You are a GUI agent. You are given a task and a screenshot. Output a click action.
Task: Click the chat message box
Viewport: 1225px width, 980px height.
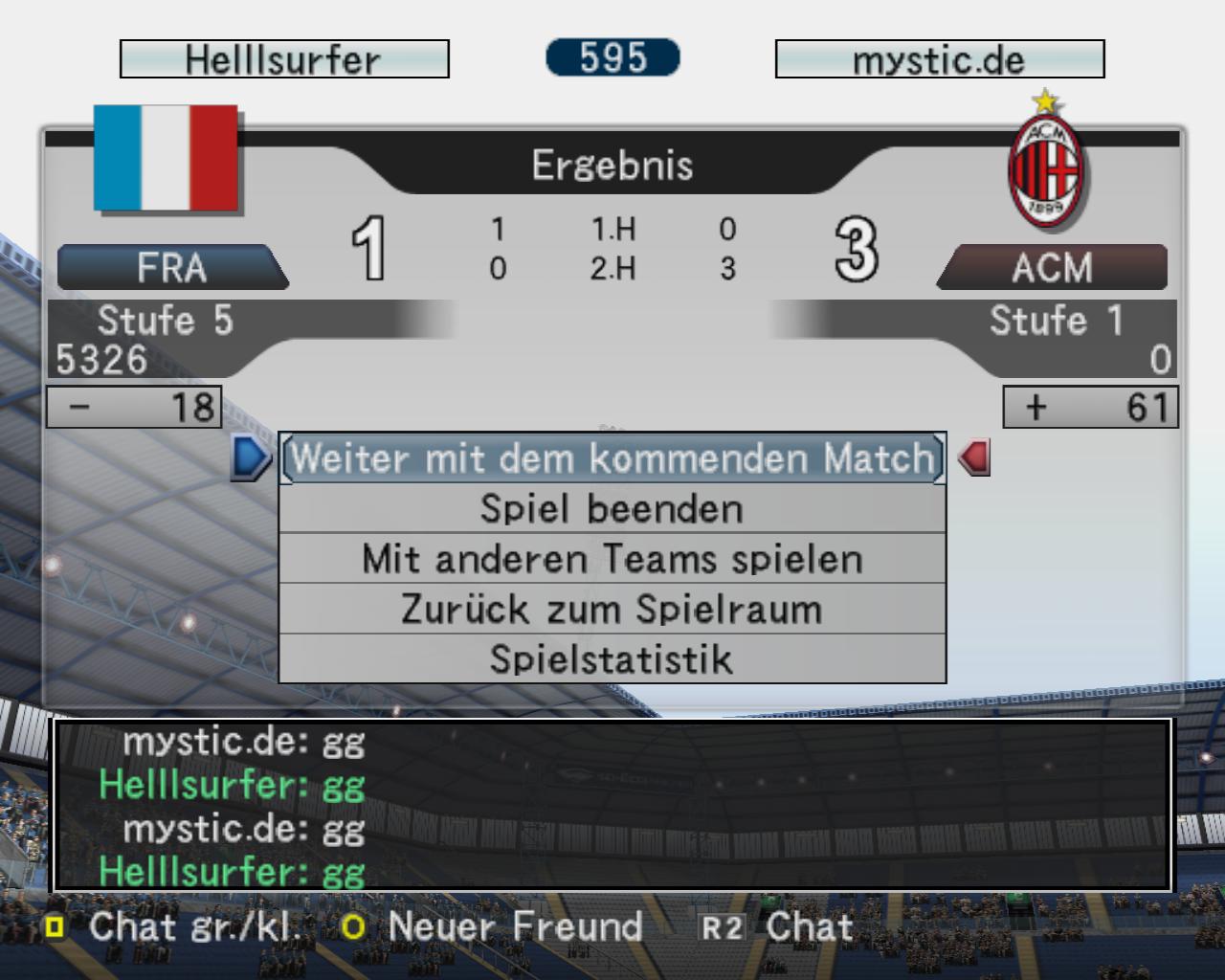click(x=612, y=805)
